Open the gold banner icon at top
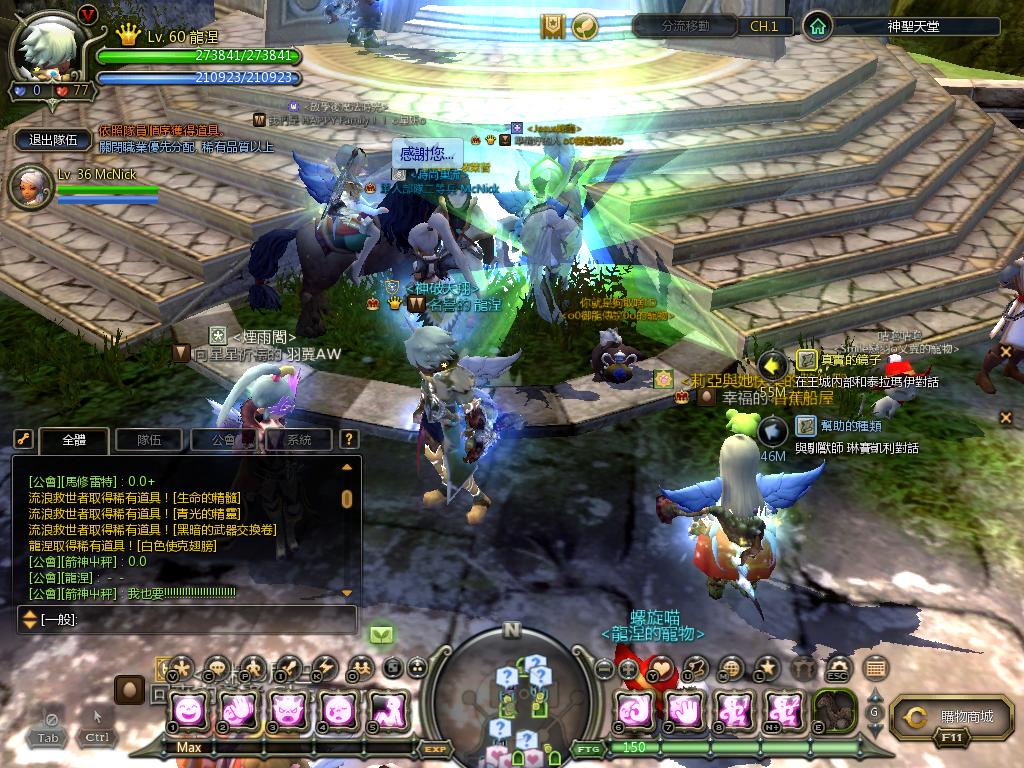Screen dimensions: 1024x768 pyautogui.click(x=553, y=26)
